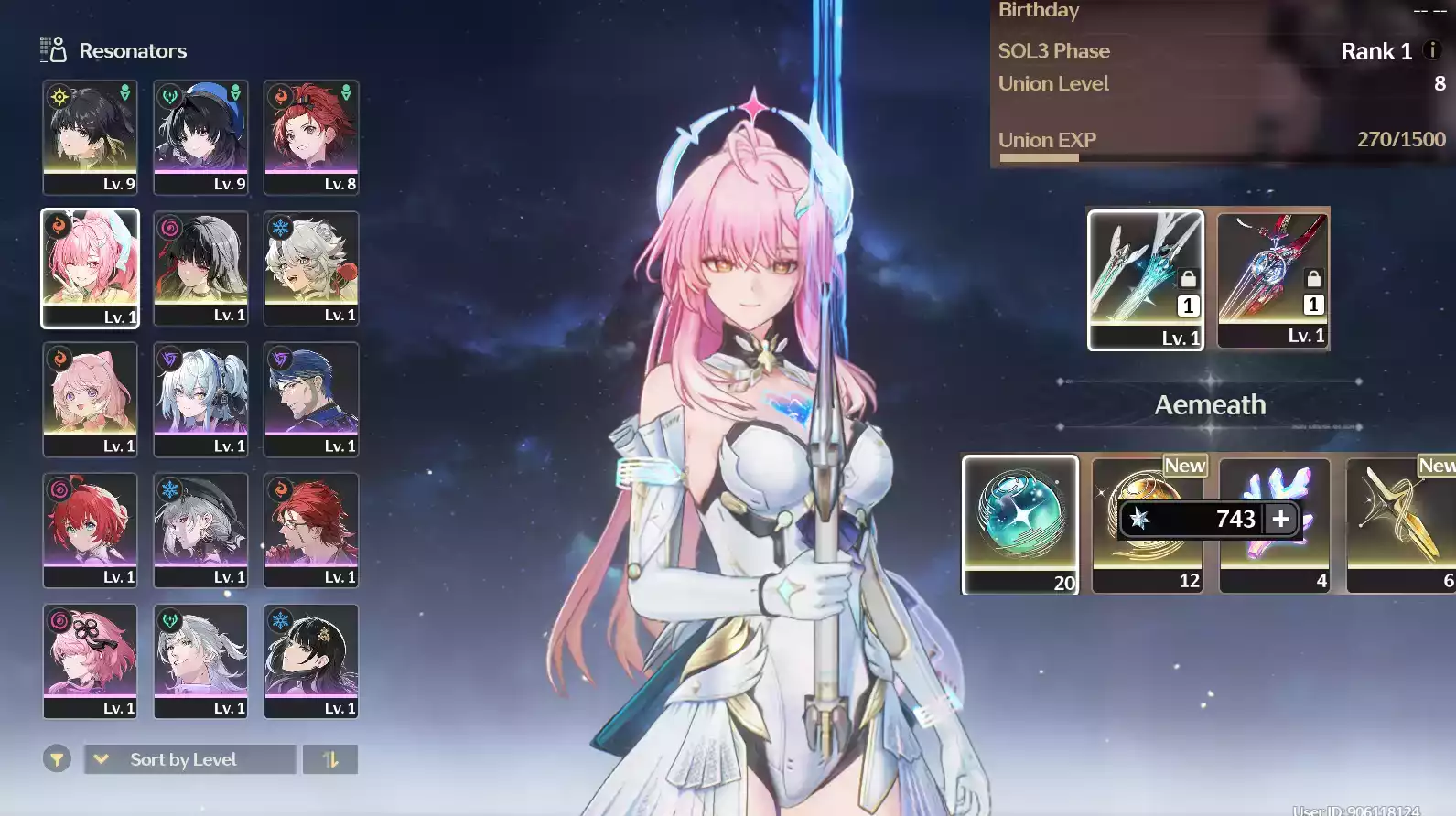Select the teal orb item with 20
This screenshot has height=816, width=1456.
[1019, 523]
